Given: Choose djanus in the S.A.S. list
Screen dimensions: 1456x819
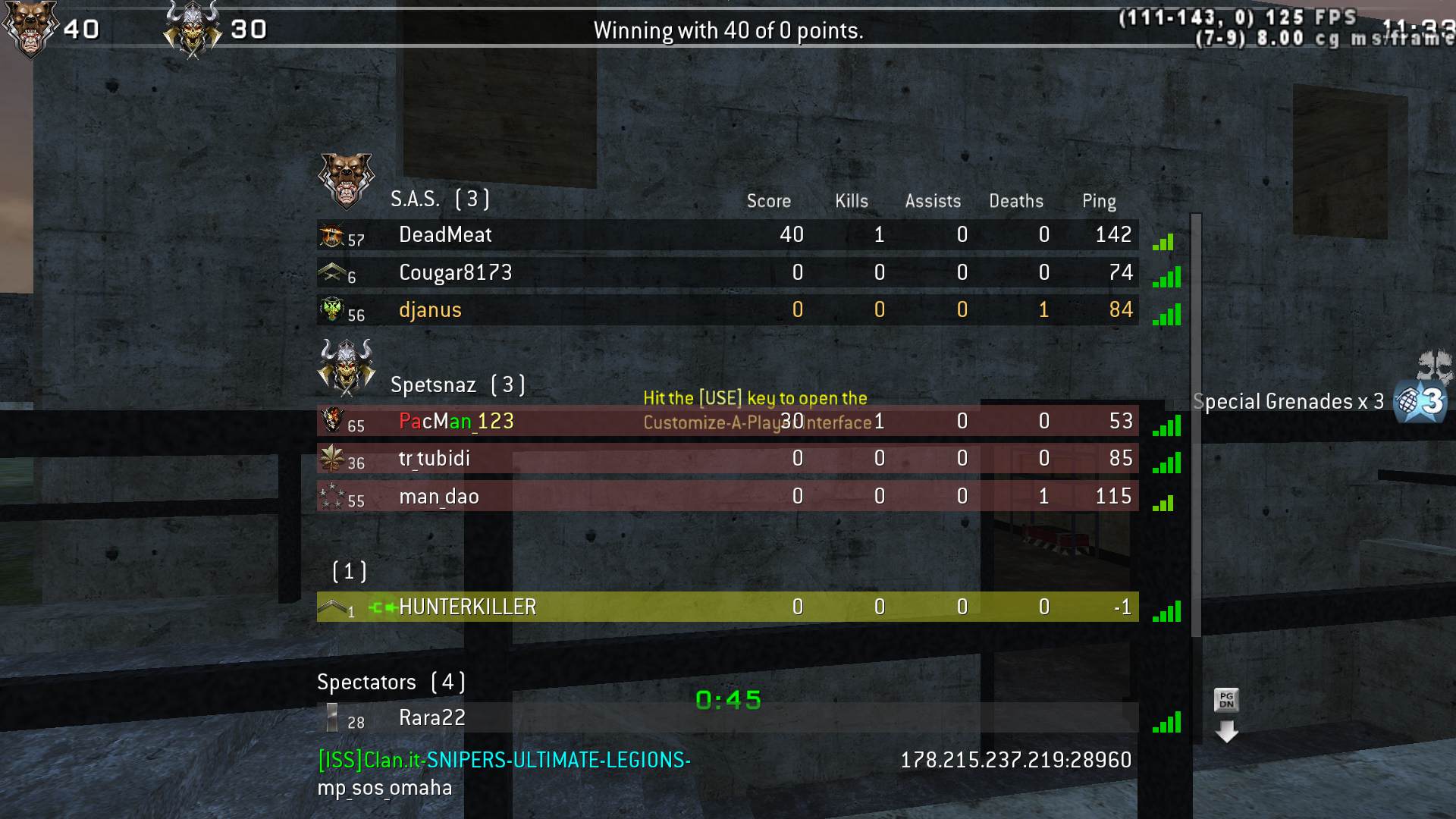Looking at the screenshot, I should point(726,310).
